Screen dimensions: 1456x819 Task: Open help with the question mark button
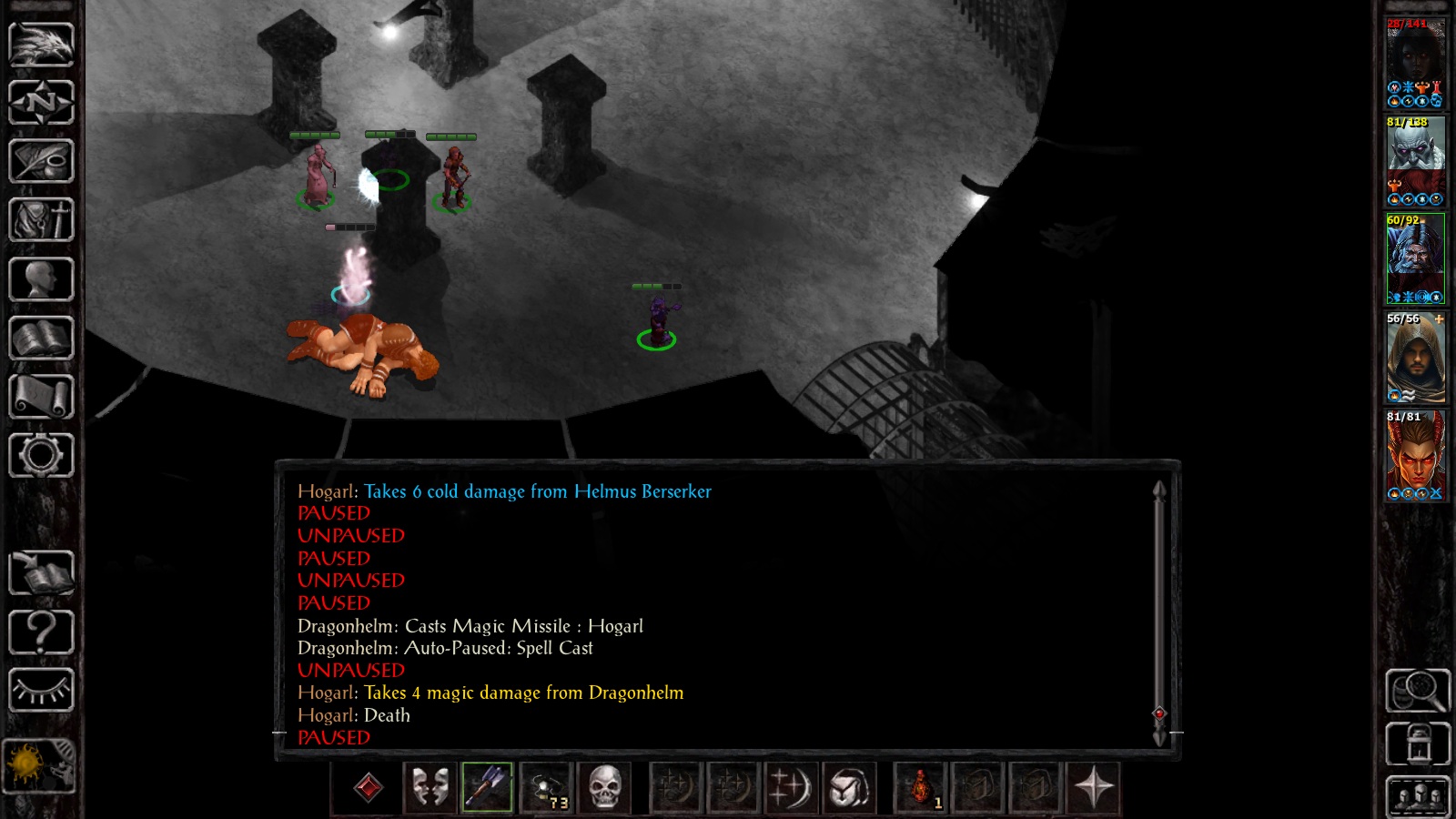(41, 632)
